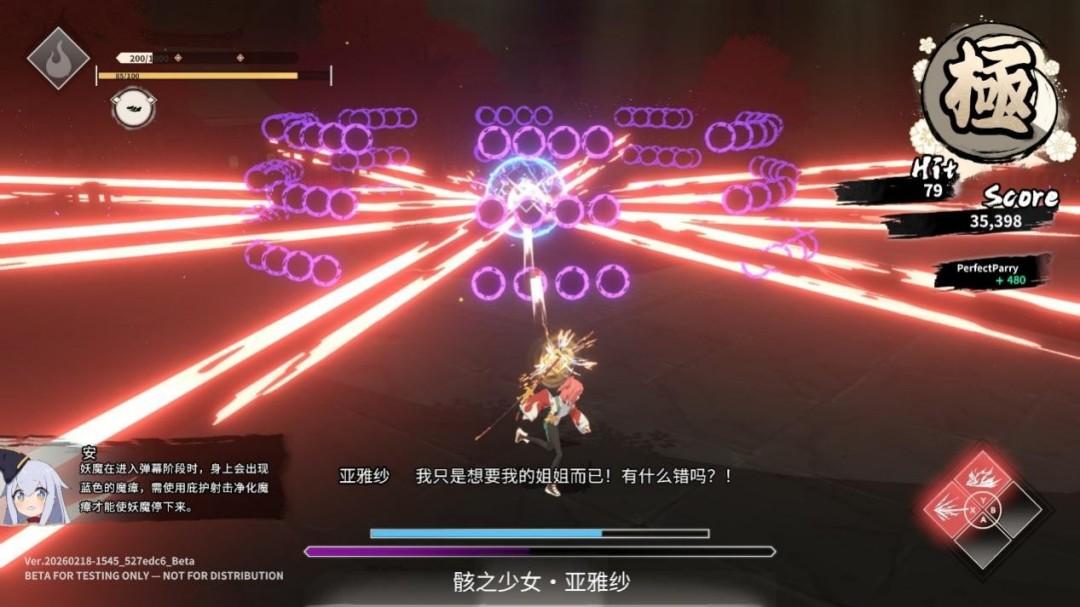1080x607 pixels.
Task: Select the flame diamond icon
Action: (58, 58)
